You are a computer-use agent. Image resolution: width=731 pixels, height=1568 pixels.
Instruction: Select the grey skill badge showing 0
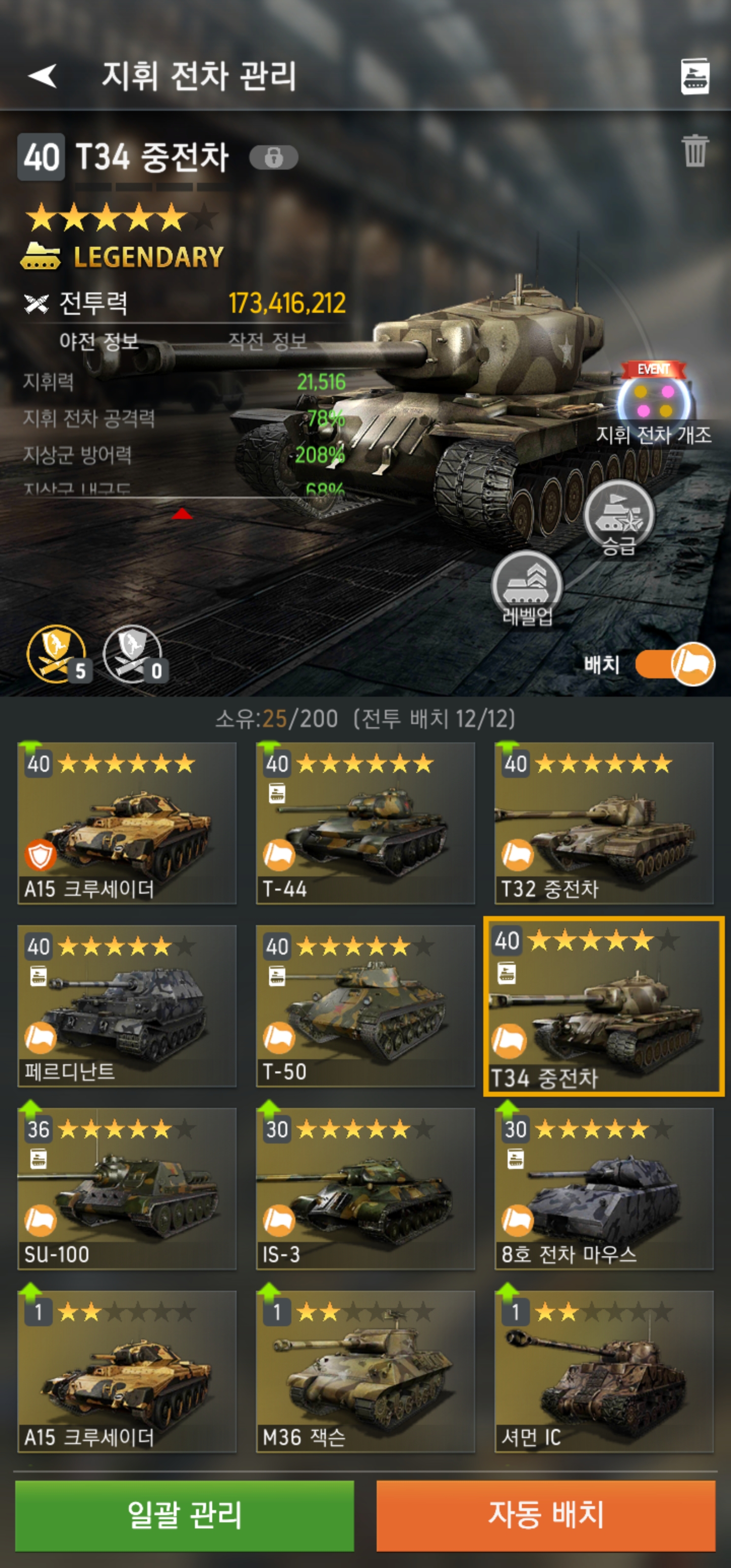click(x=132, y=655)
